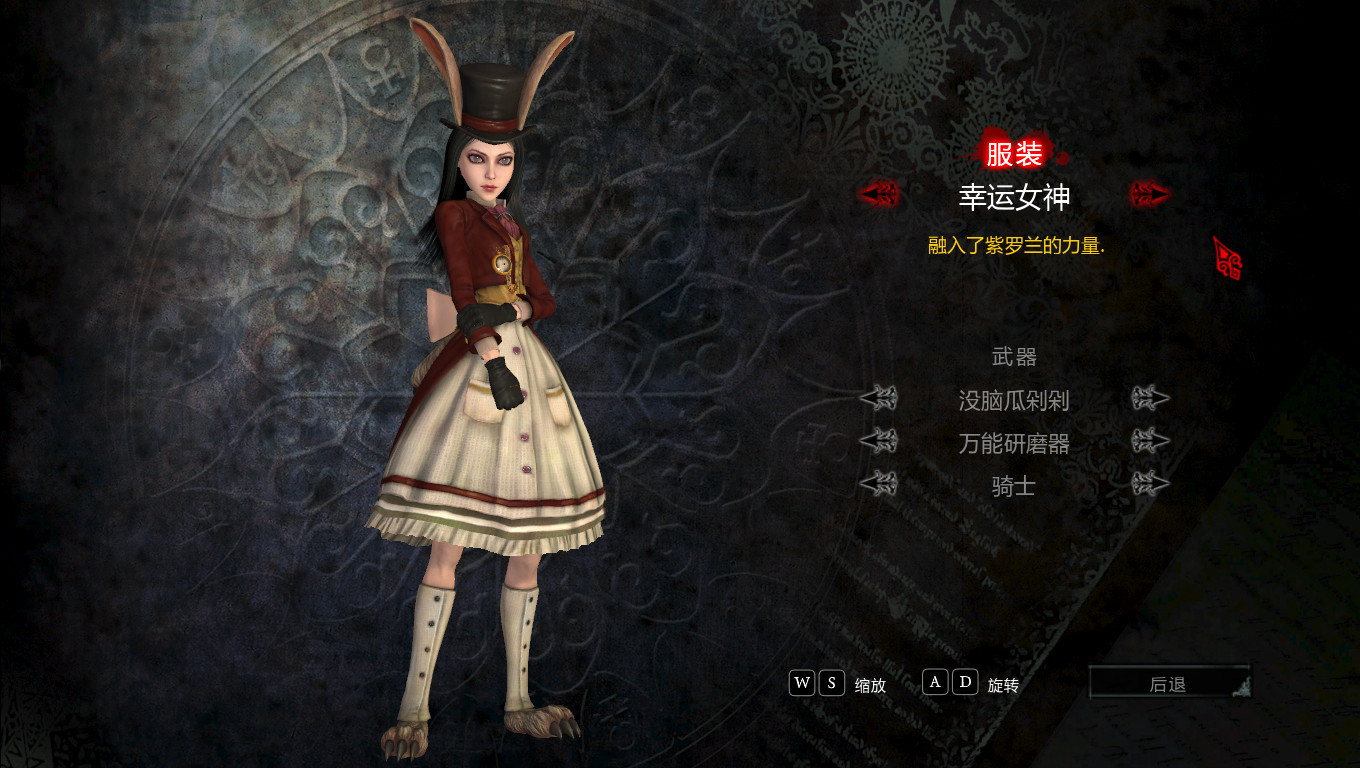Go back with the 后退 button
1360x768 pixels.
pyautogui.click(x=1168, y=684)
